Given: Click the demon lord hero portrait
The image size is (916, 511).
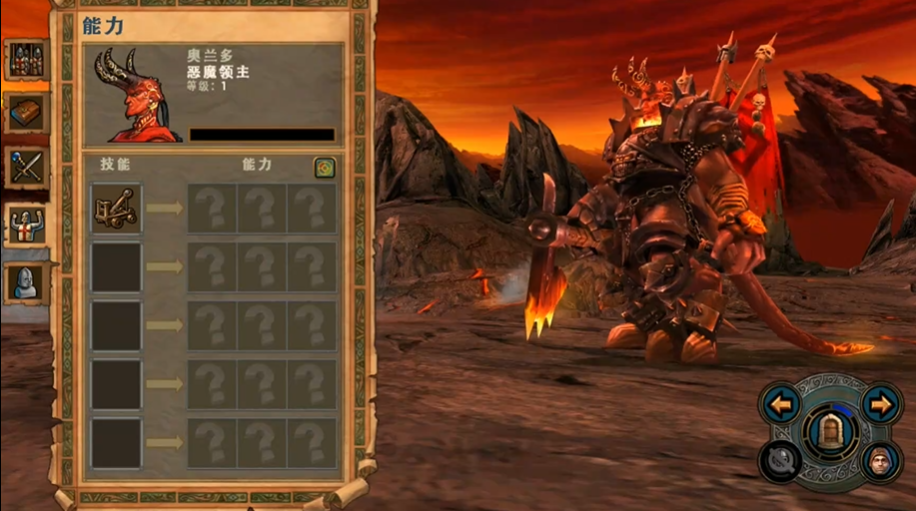Looking at the screenshot, I should [135, 95].
